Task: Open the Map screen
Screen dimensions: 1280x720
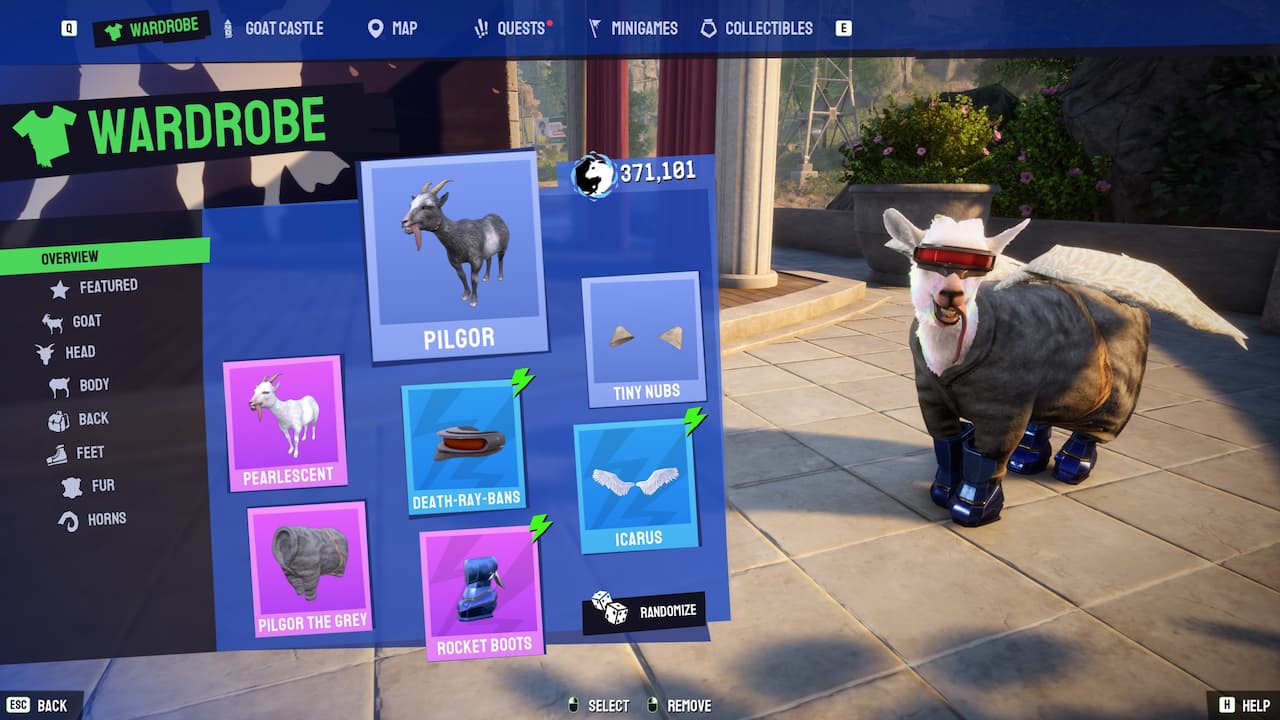Action: (x=392, y=28)
